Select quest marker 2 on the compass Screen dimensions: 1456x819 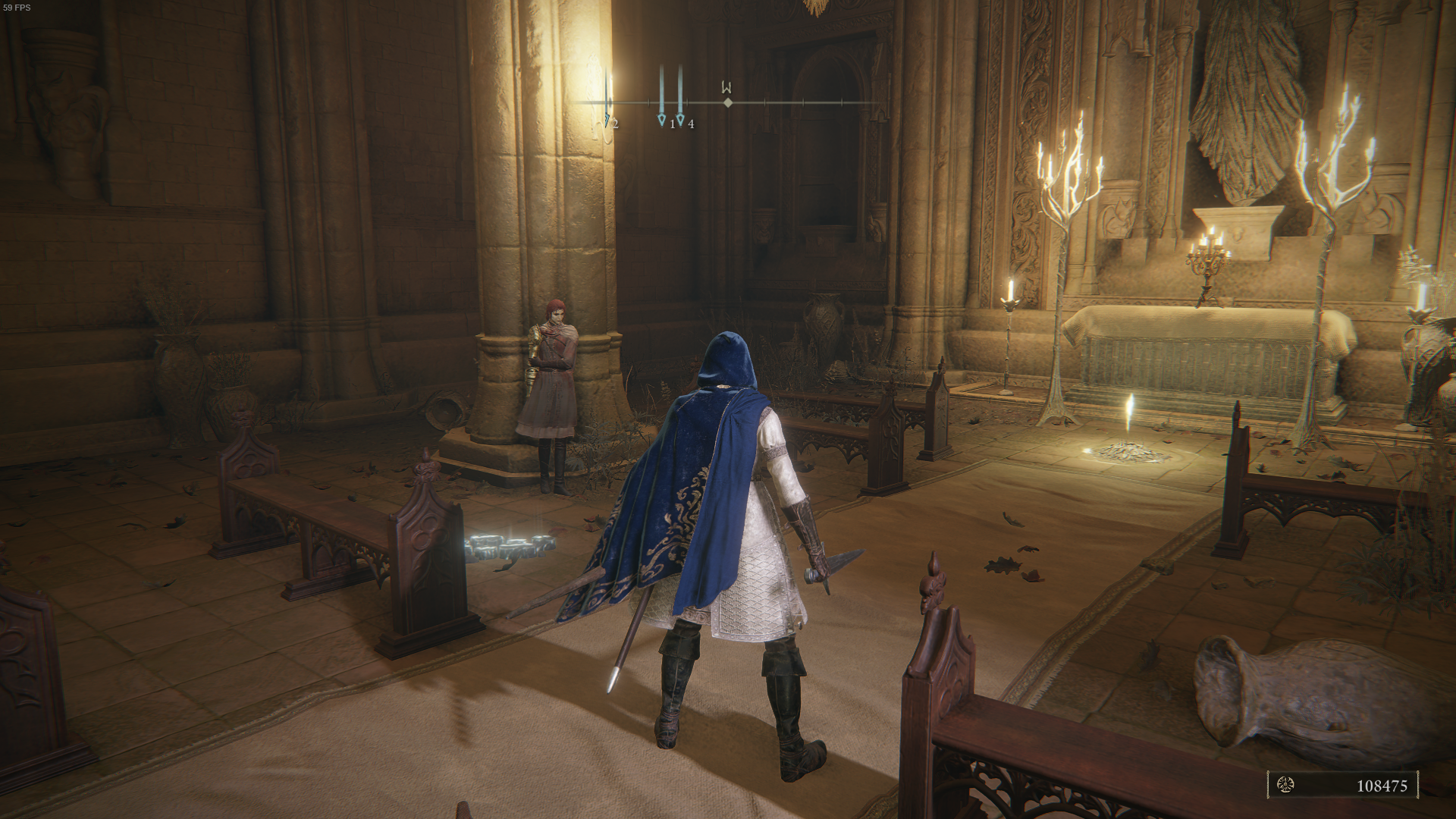607,121
